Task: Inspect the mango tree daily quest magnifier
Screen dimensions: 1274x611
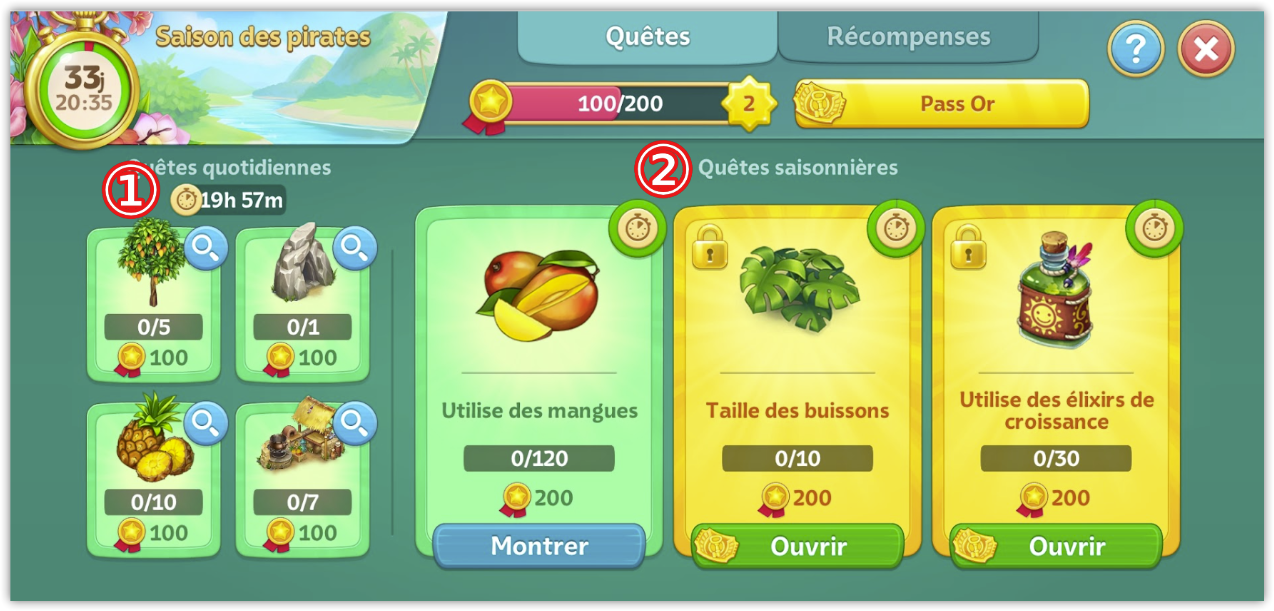Action: coord(206,251)
